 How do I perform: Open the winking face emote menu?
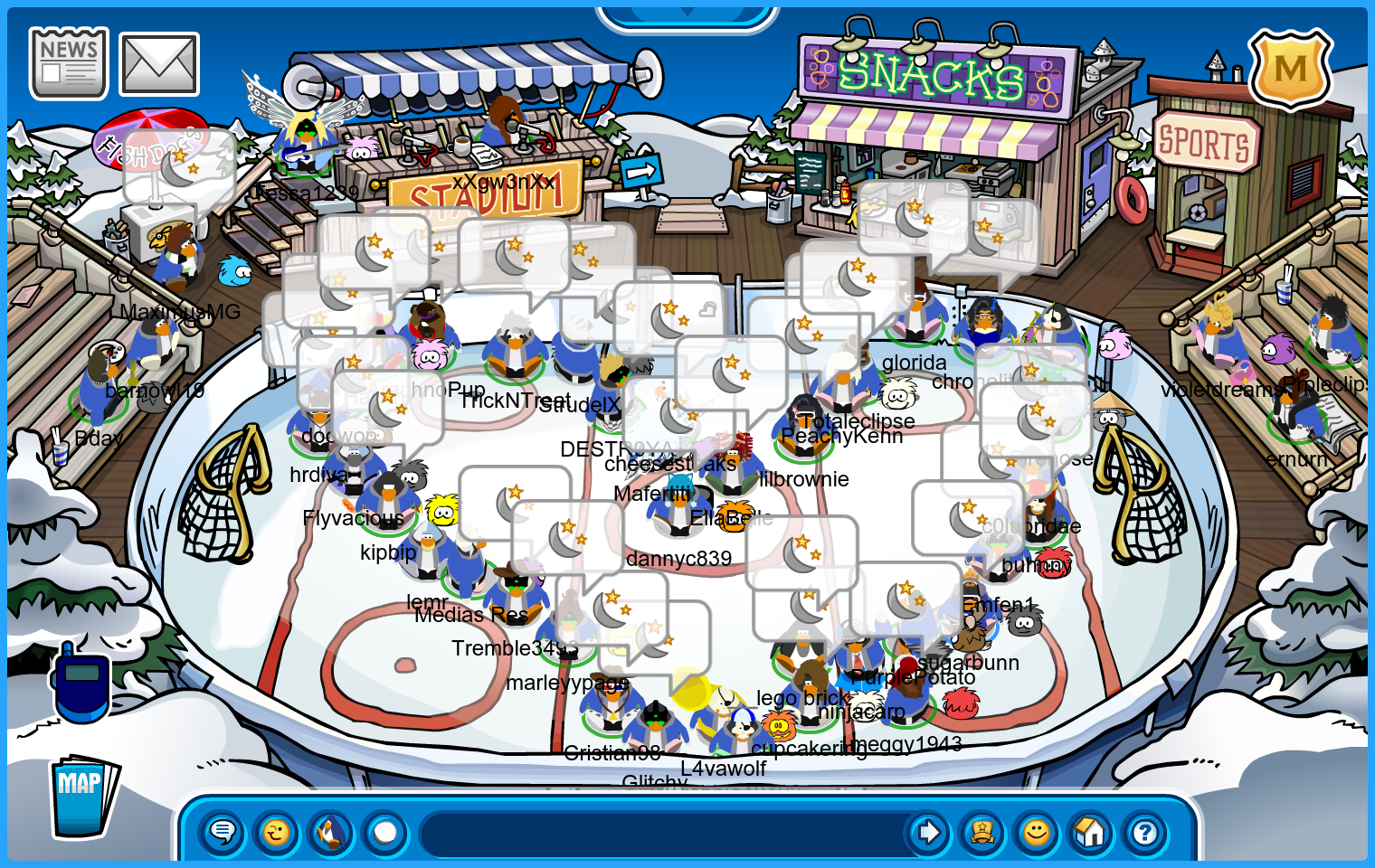276,832
